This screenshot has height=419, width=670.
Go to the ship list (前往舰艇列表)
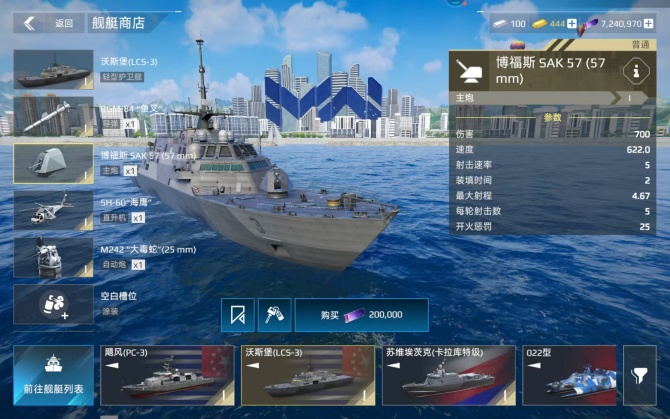(53, 374)
